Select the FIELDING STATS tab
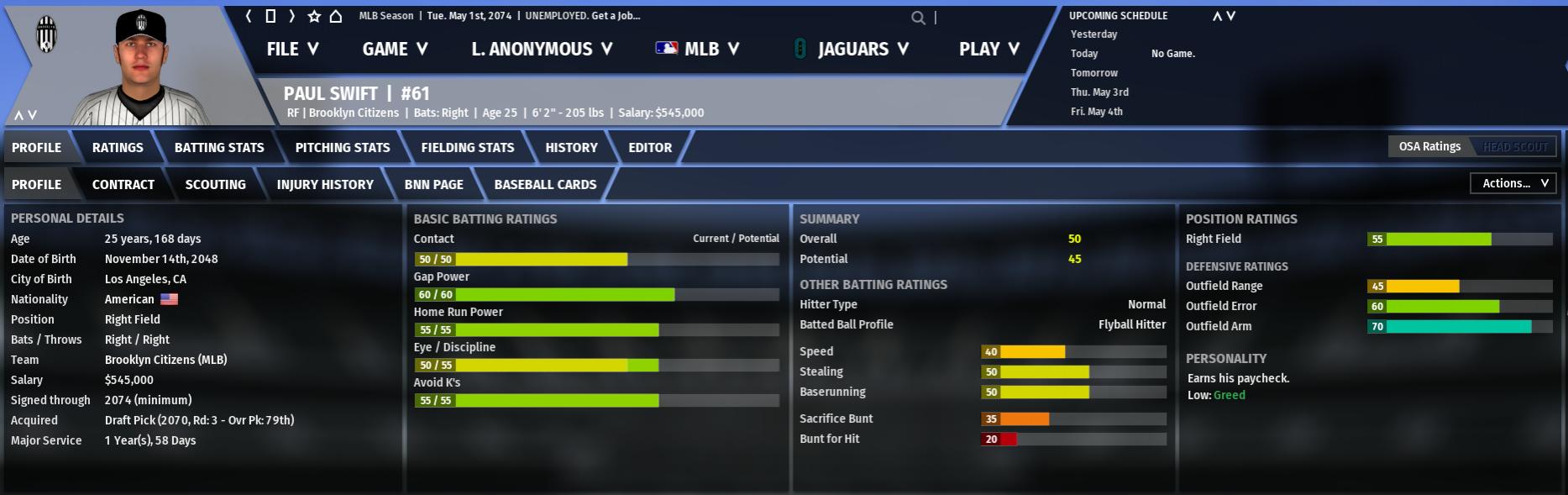 [468, 147]
